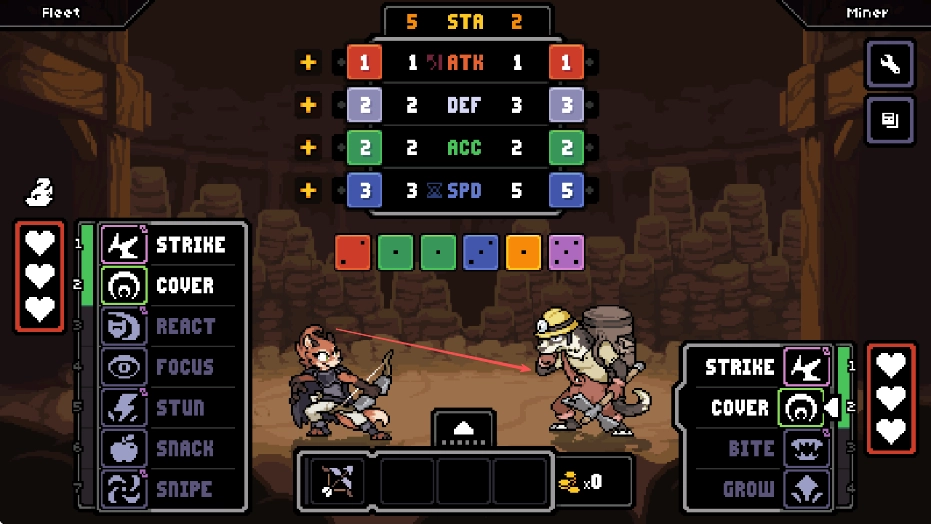Expand the bottom panel with up arrow

click(x=463, y=428)
